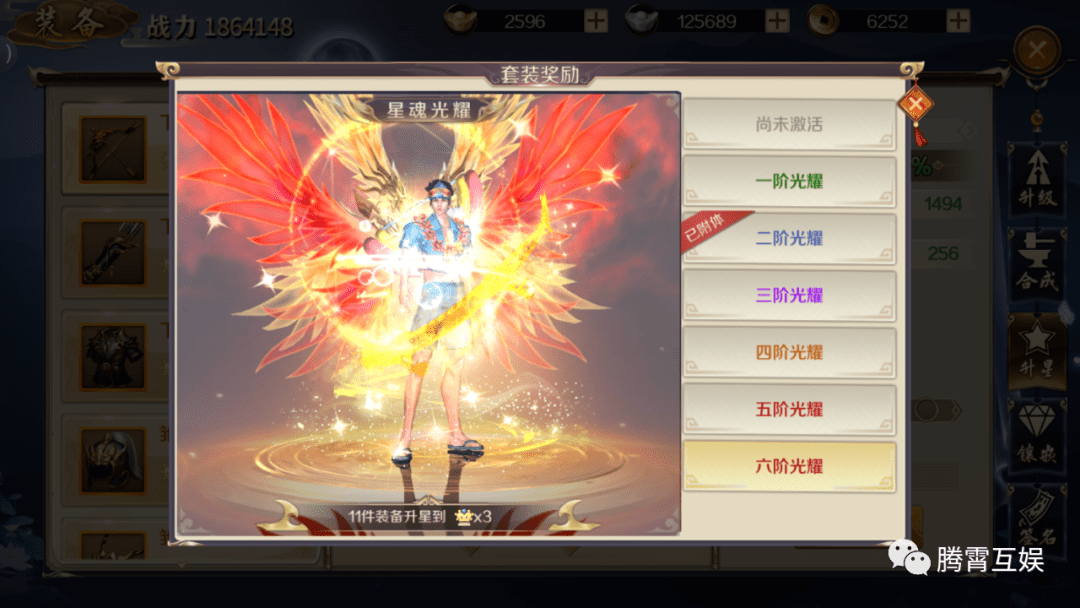Select the 尚未激活 tier entry
This screenshot has height=608, width=1080.
pyautogui.click(x=789, y=125)
